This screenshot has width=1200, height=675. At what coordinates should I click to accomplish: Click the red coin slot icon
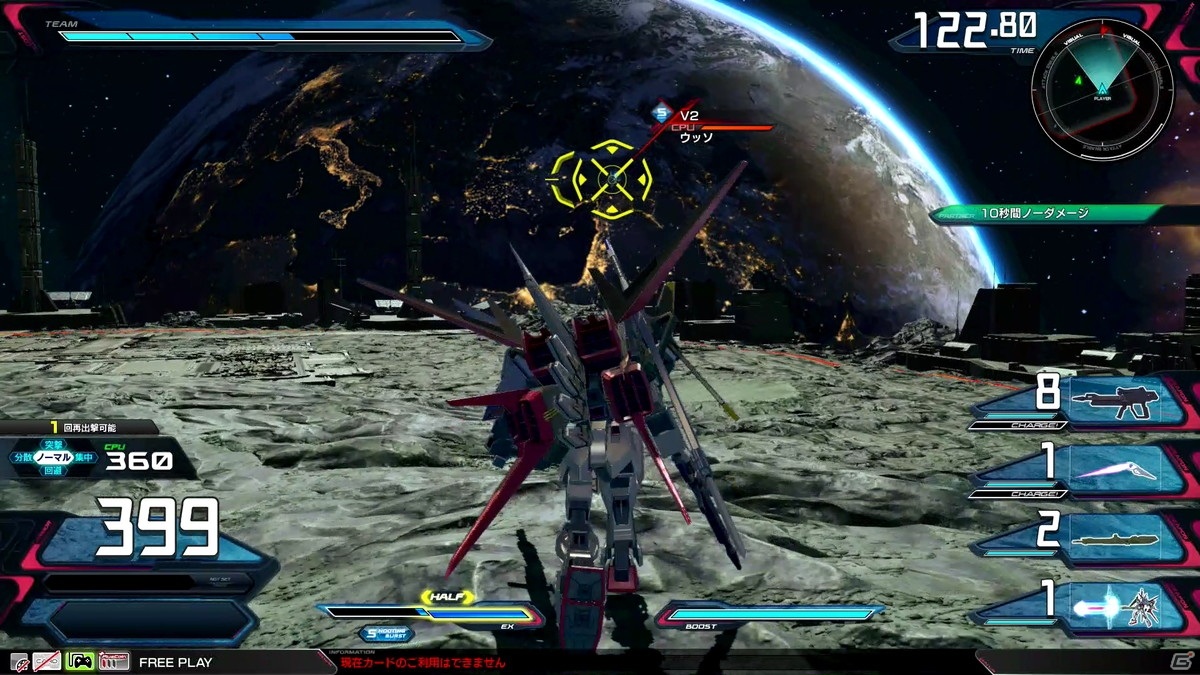click(114, 661)
